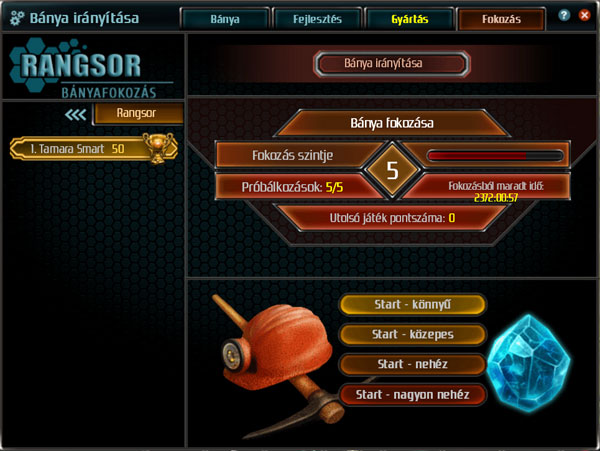
Task: Switch to the Bánya tab
Action: point(225,18)
